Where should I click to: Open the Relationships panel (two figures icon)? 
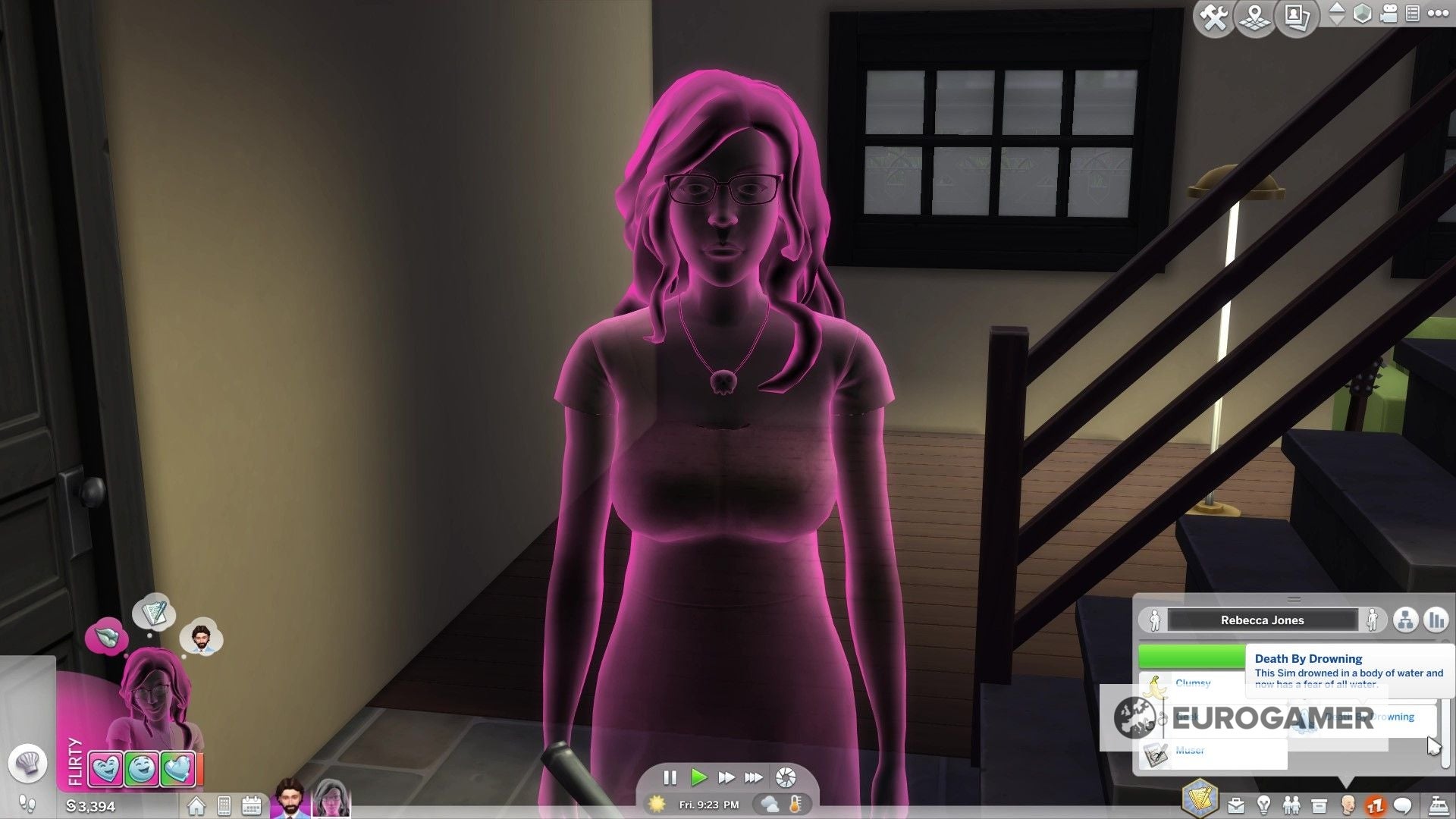tap(1291, 806)
